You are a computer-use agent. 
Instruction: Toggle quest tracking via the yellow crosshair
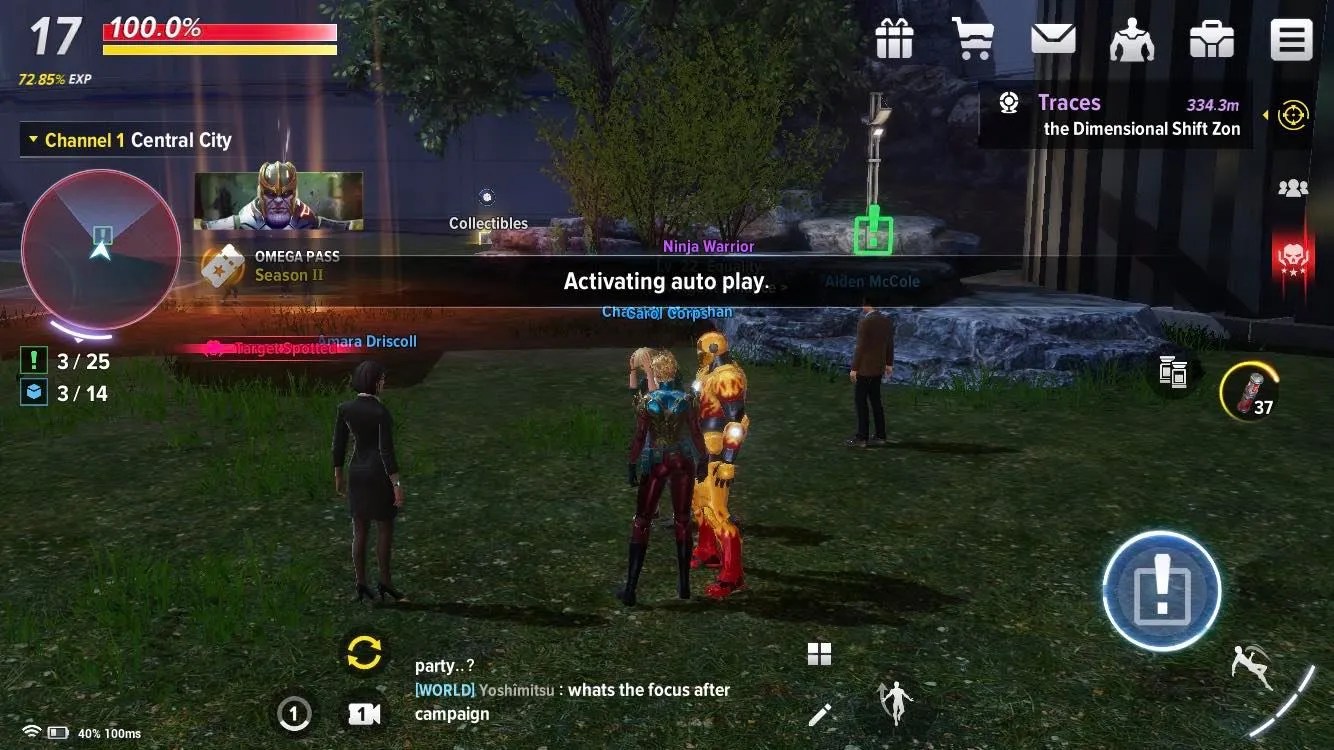point(1293,115)
